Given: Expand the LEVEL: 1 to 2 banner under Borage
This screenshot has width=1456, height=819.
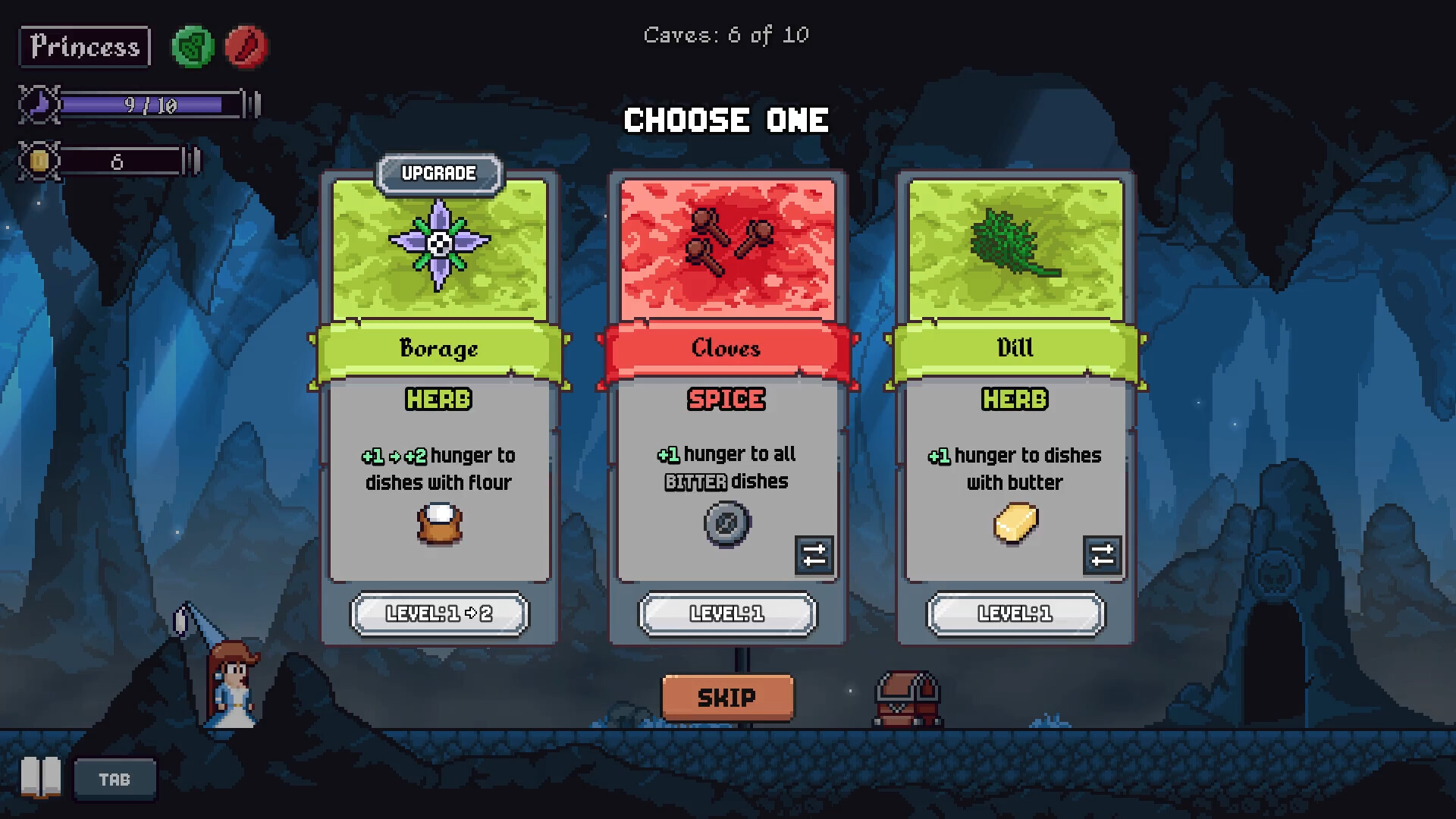Looking at the screenshot, I should pyautogui.click(x=438, y=614).
